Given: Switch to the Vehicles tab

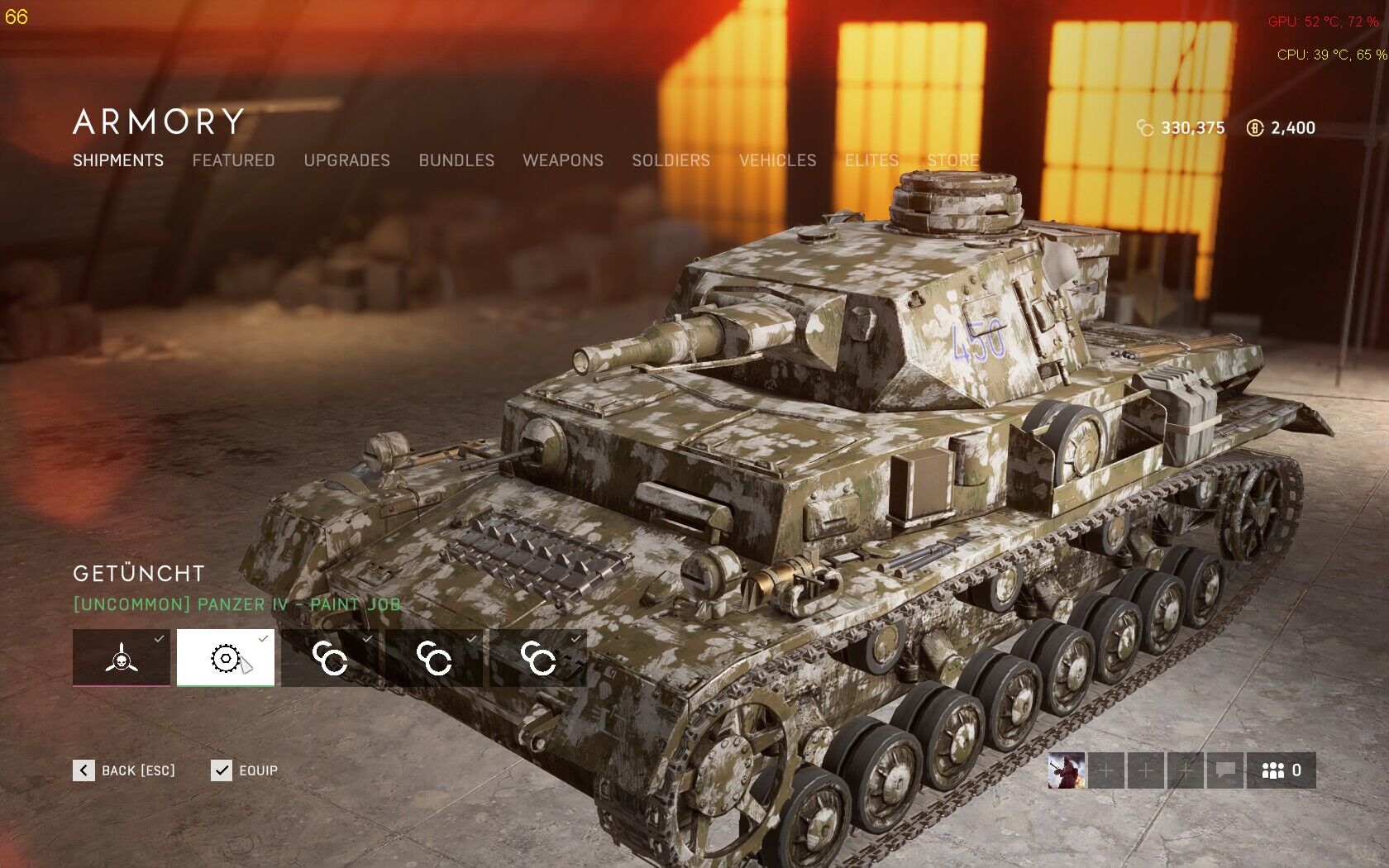Looking at the screenshot, I should [777, 160].
